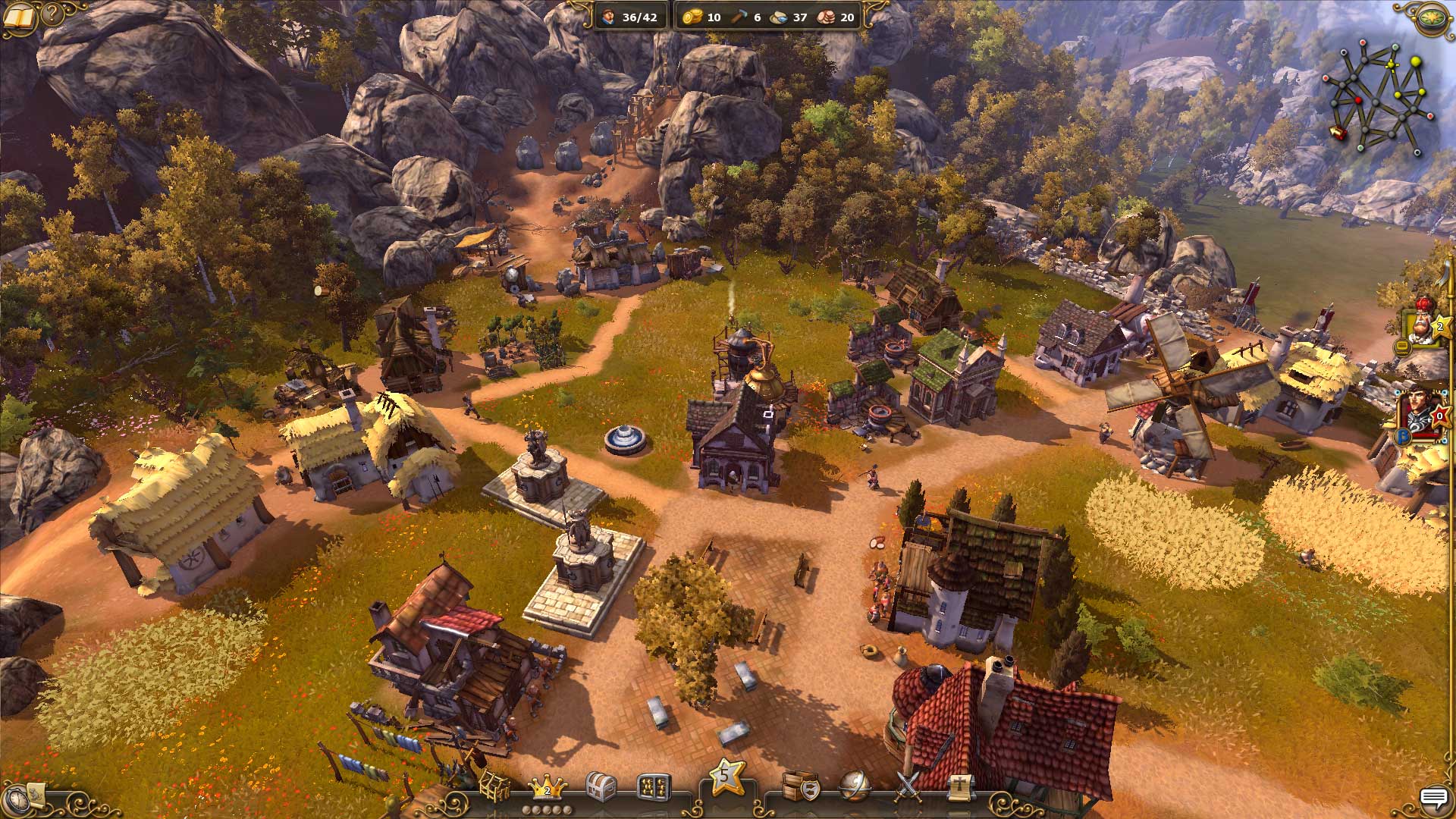1456x819 pixels.
Task: Show the abacus economy overview
Action: [653, 787]
